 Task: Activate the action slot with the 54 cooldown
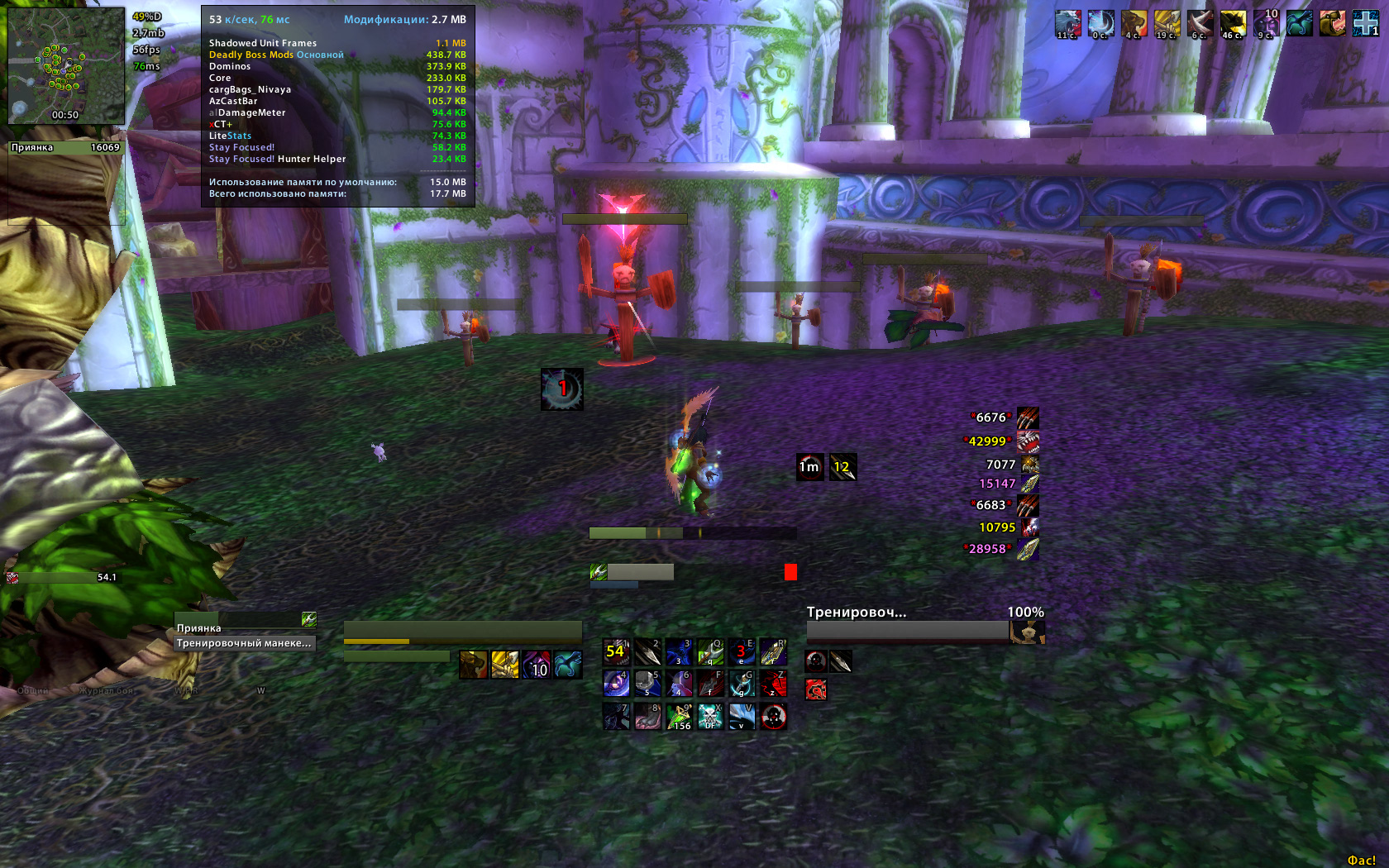tap(616, 651)
